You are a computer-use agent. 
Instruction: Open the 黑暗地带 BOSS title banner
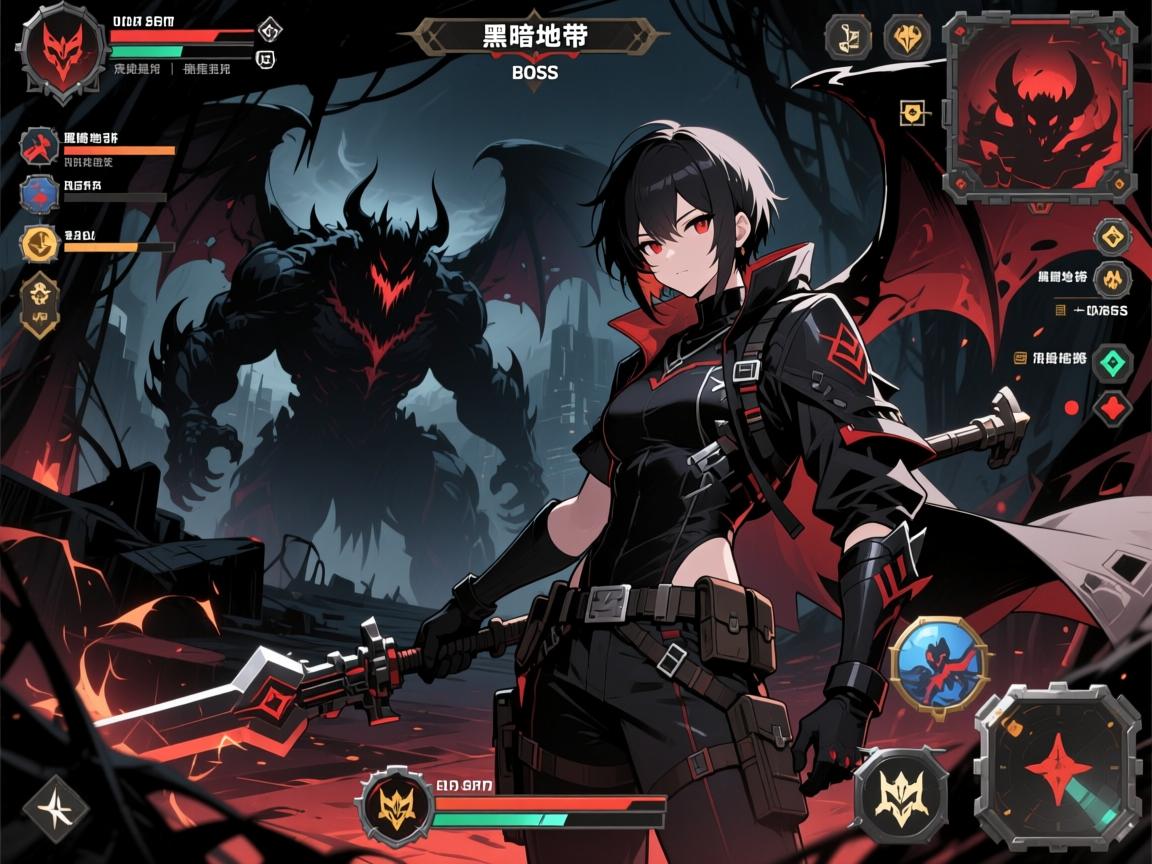(x=535, y=45)
